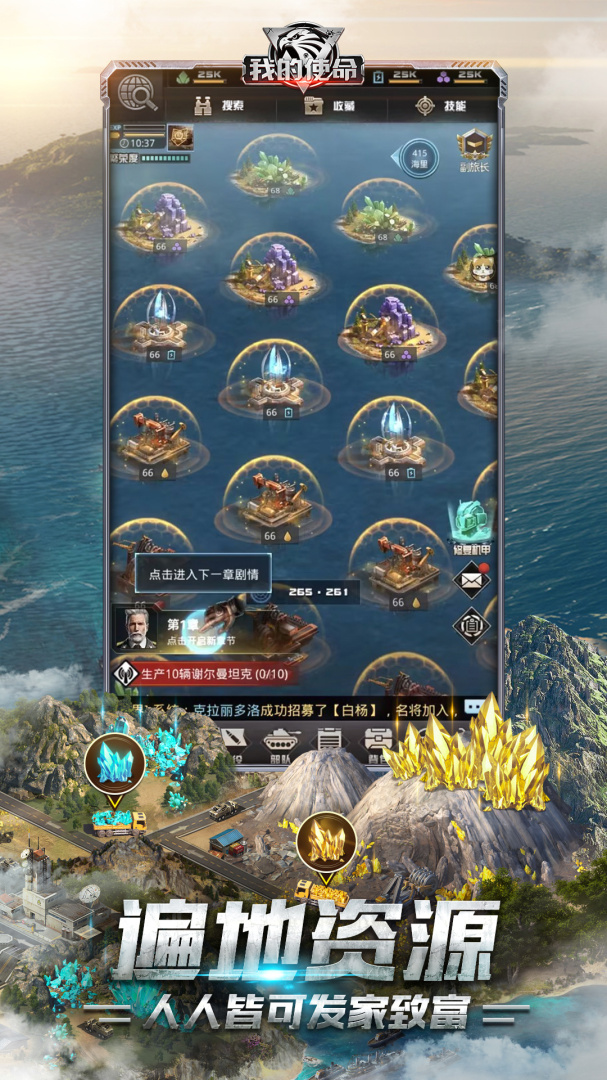Open the tank 部队 troops menu
Screen dimensions: 607x1080
tap(282, 742)
